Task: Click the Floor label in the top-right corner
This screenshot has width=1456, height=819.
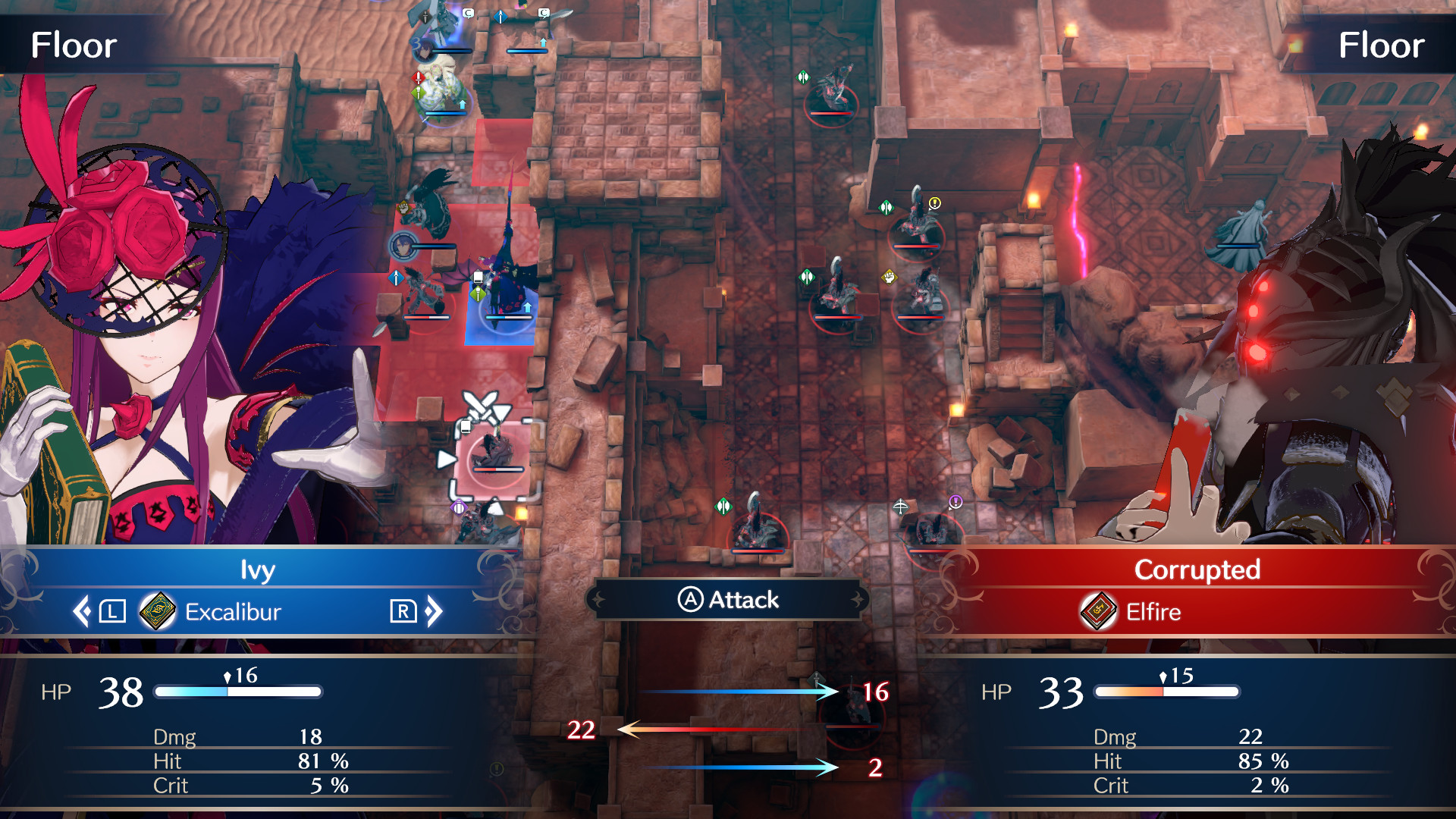Action: [1382, 45]
